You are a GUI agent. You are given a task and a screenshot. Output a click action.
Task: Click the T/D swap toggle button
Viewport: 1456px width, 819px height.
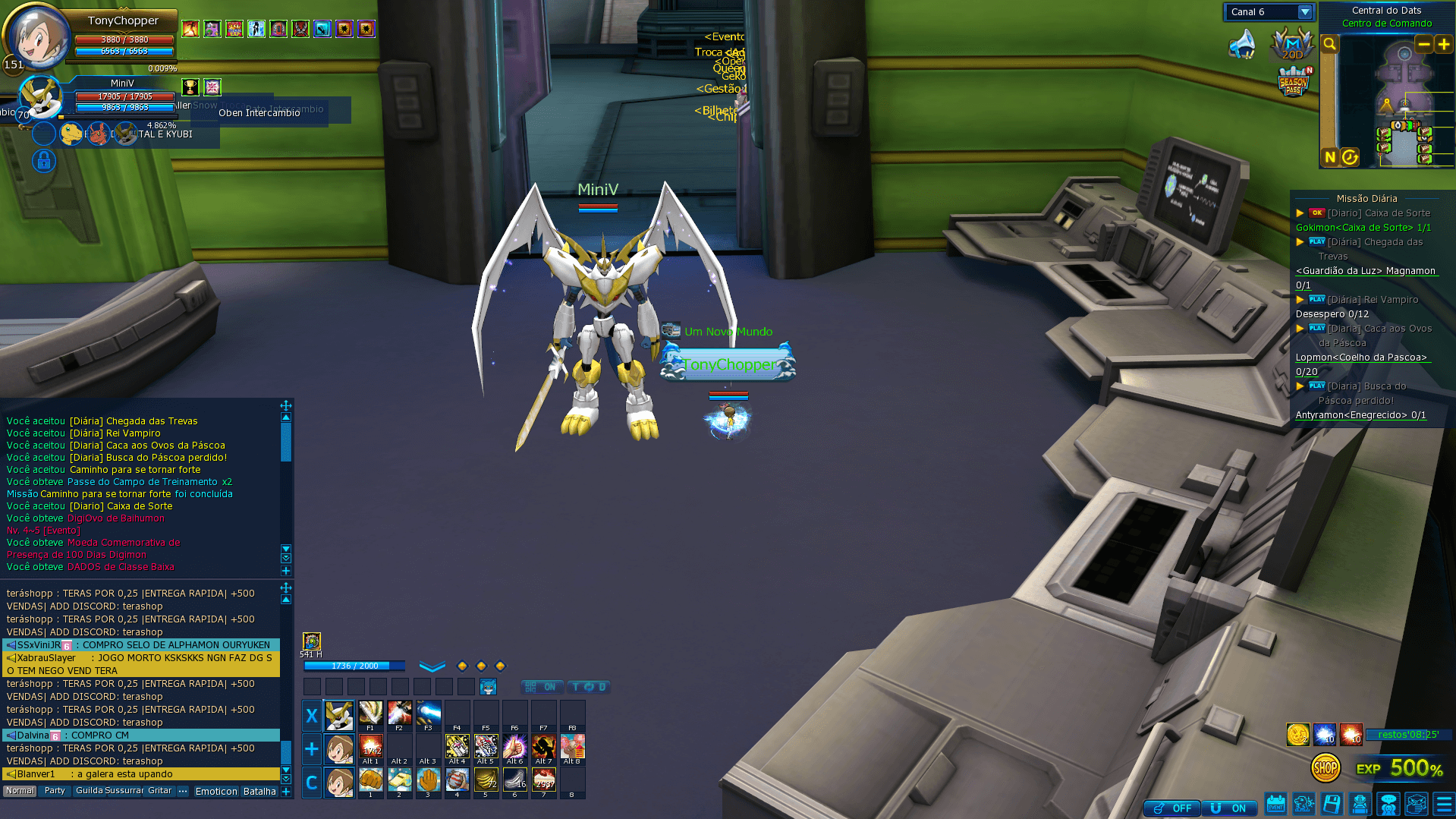tap(588, 687)
